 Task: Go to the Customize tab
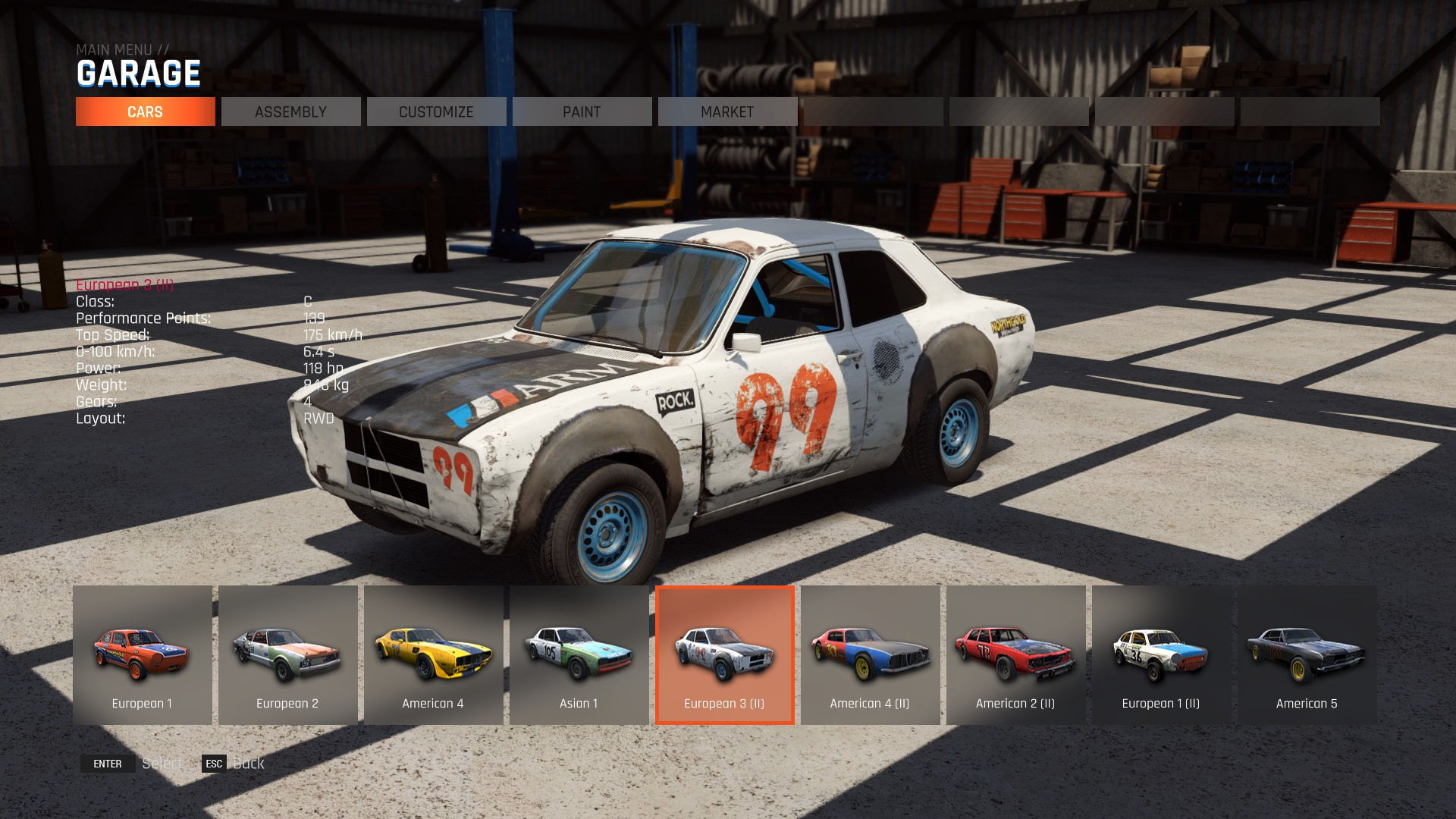coord(436,111)
